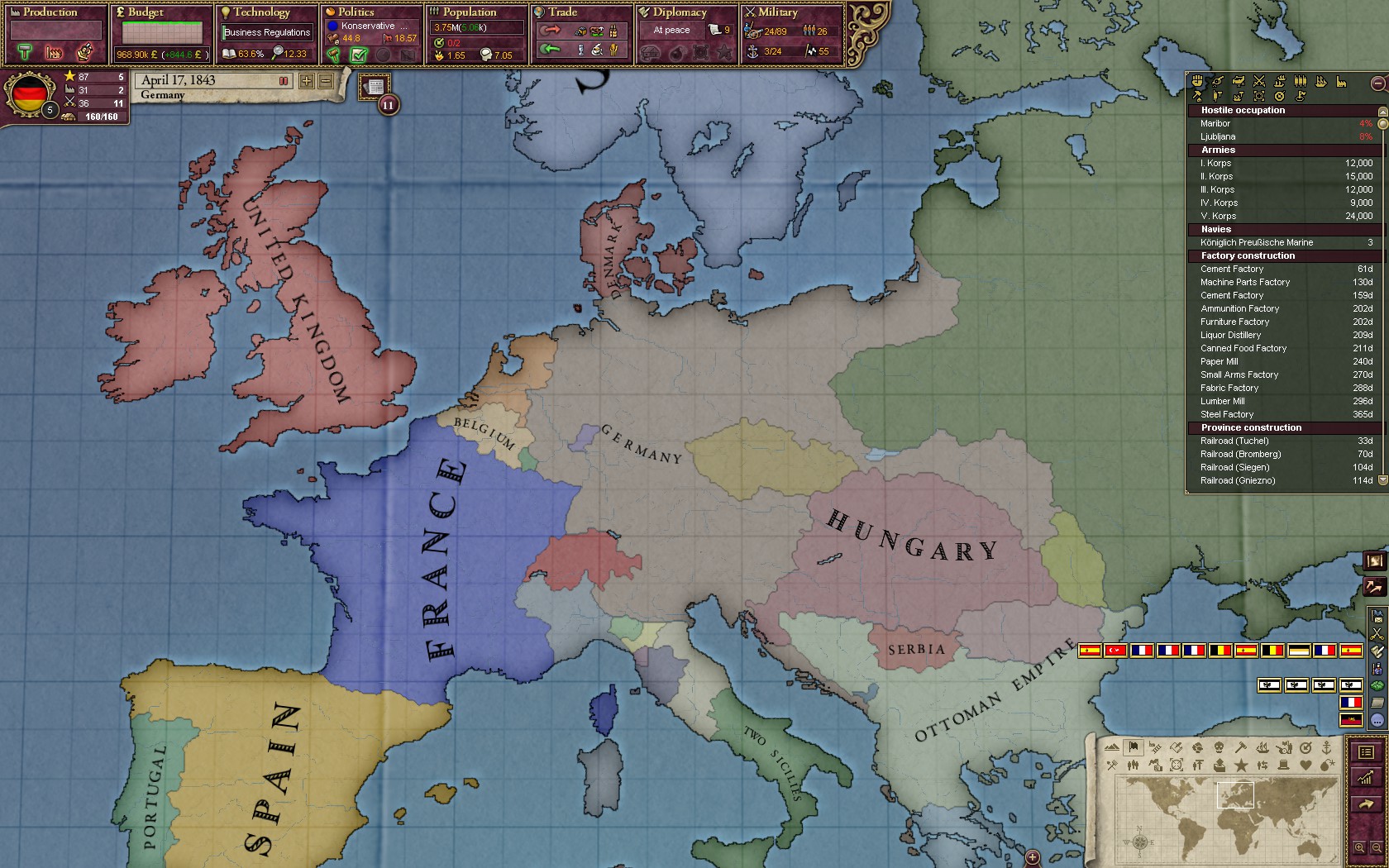Pause the game with the pause button

click(x=284, y=80)
